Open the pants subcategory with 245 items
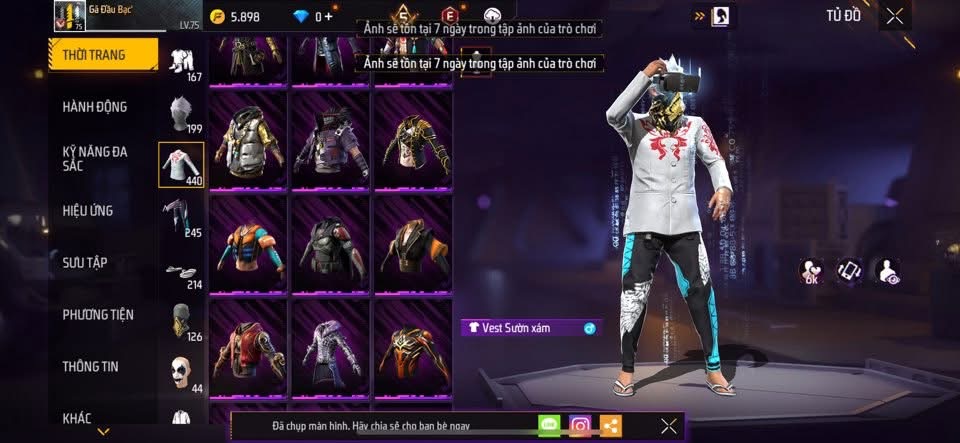Screen dimensions: 960x443 point(181,217)
